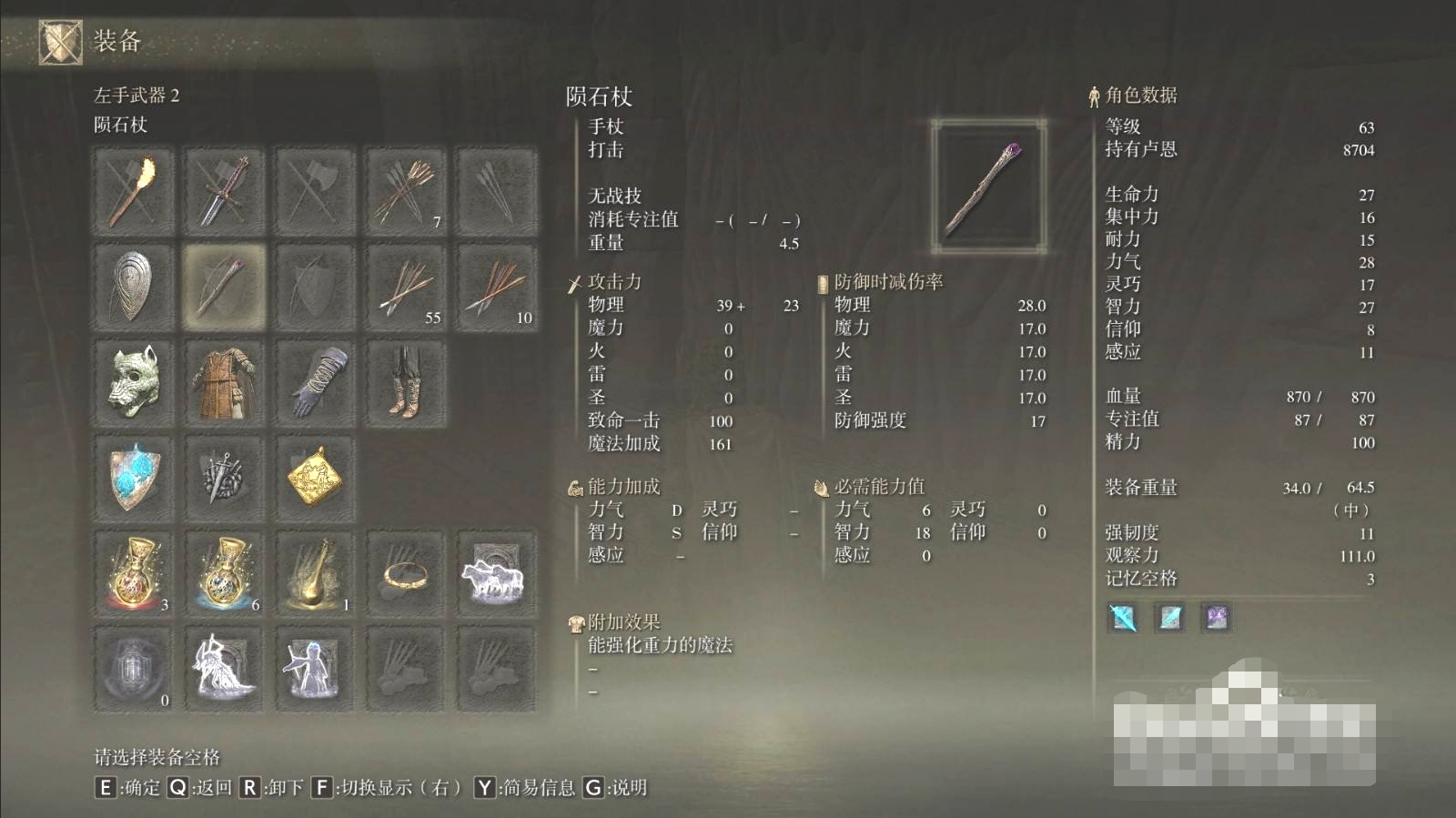Viewport: 1456px width, 818px height.
Task: Click the Meteorite Staff preview image
Action: [988, 187]
